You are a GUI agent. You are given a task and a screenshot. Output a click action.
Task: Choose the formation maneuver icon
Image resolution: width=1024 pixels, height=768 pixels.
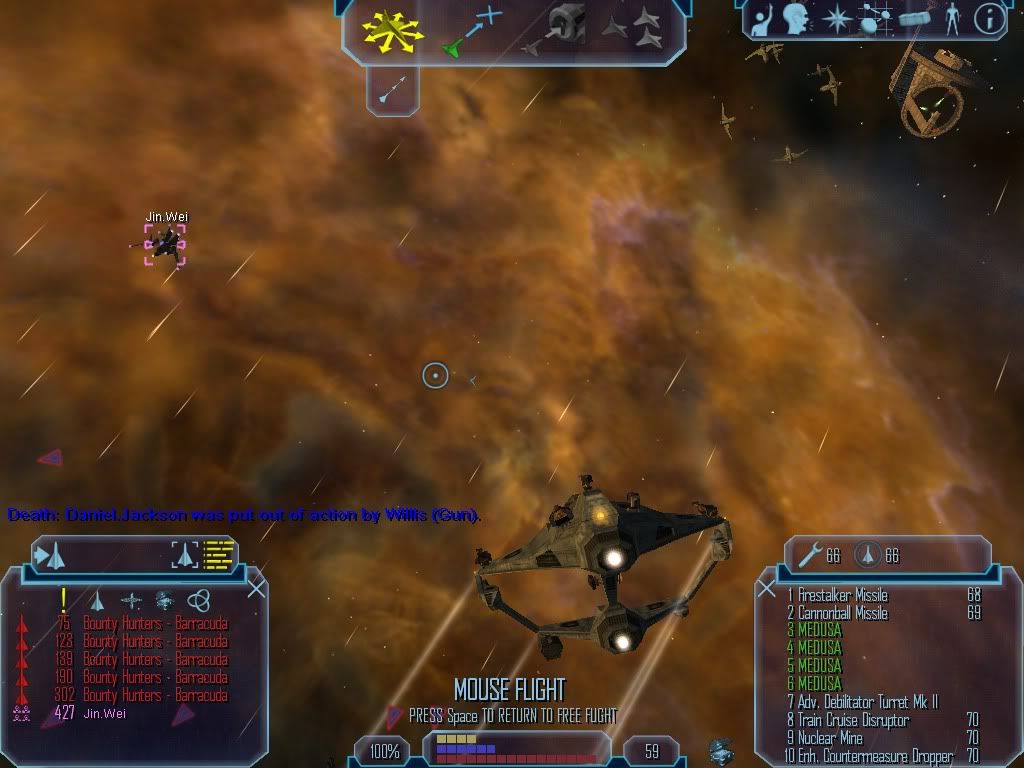[x=631, y=30]
